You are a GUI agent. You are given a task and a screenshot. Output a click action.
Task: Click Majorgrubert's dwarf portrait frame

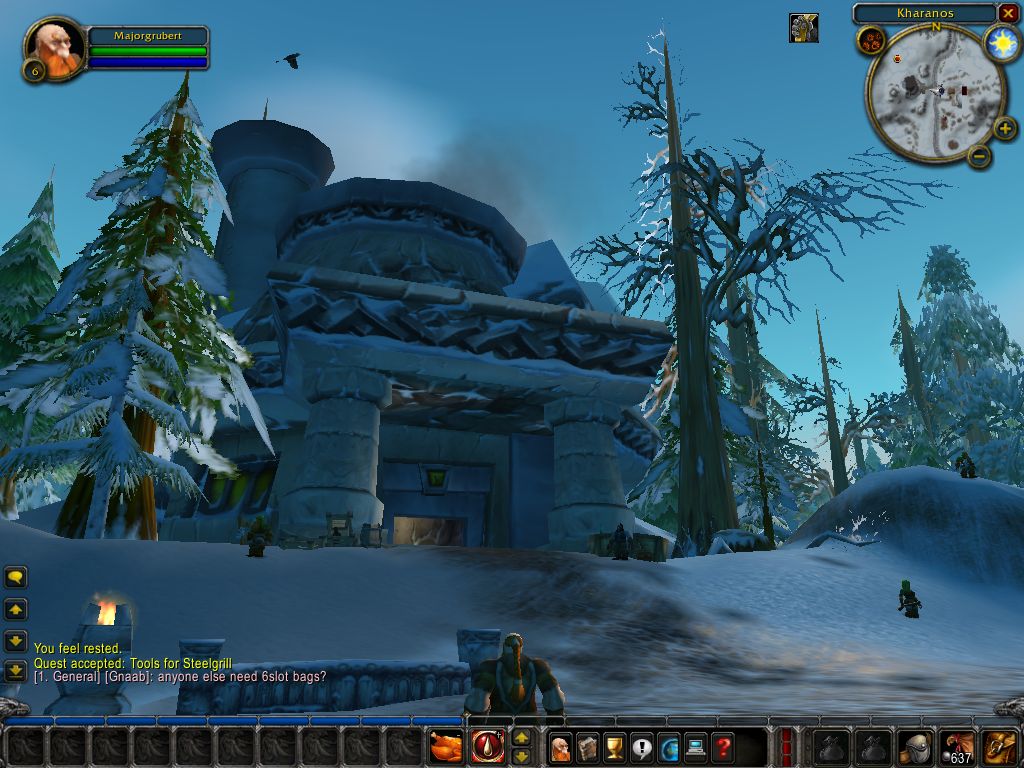[54, 47]
